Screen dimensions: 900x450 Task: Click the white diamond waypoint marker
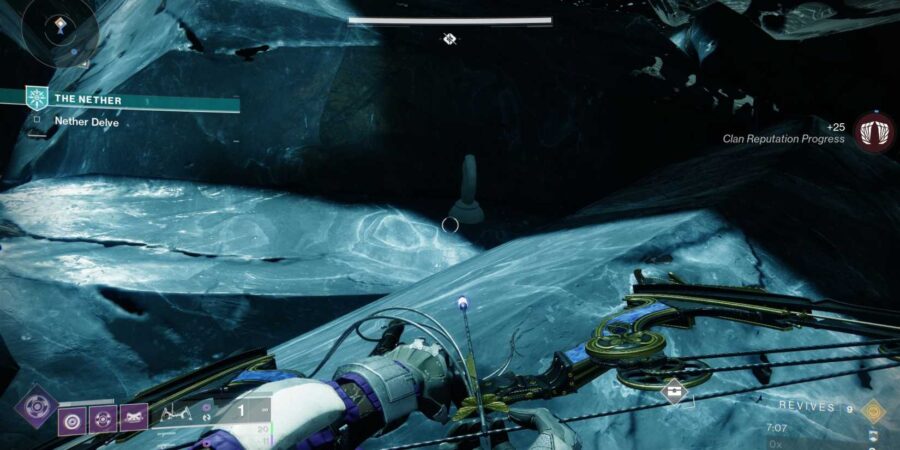[673, 391]
